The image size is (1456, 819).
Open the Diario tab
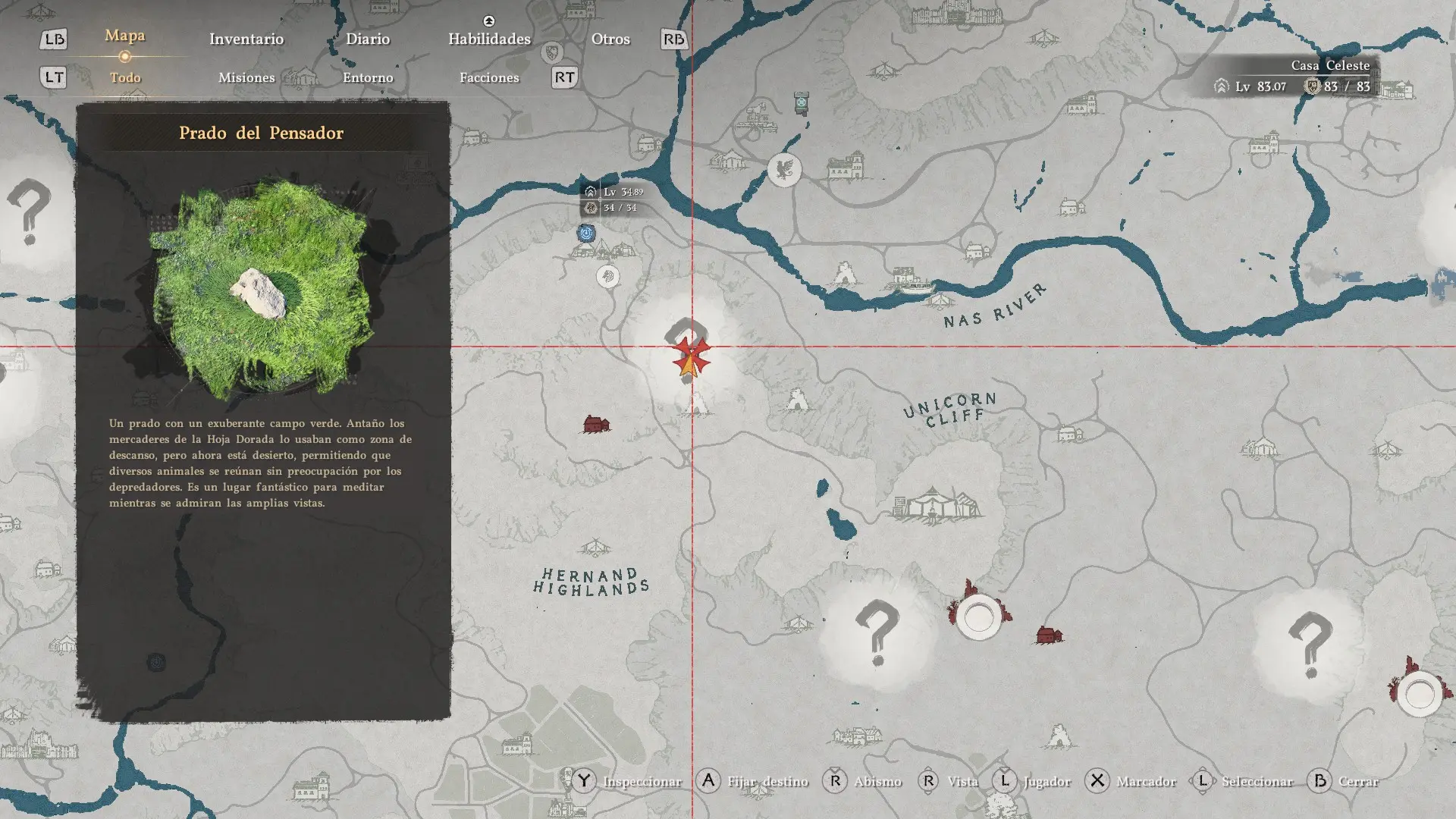pyautogui.click(x=368, y=39)
